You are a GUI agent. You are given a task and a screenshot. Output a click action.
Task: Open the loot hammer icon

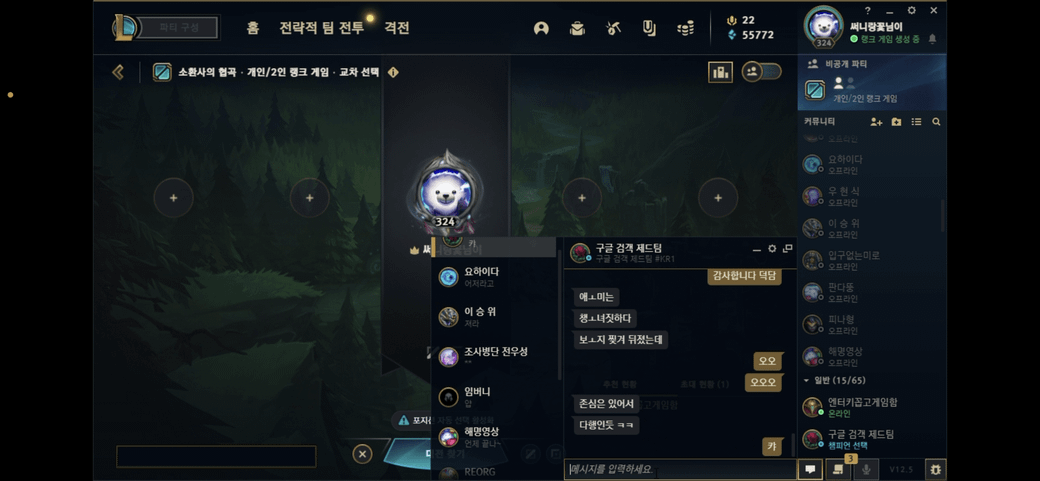click(x=613, y=29)
